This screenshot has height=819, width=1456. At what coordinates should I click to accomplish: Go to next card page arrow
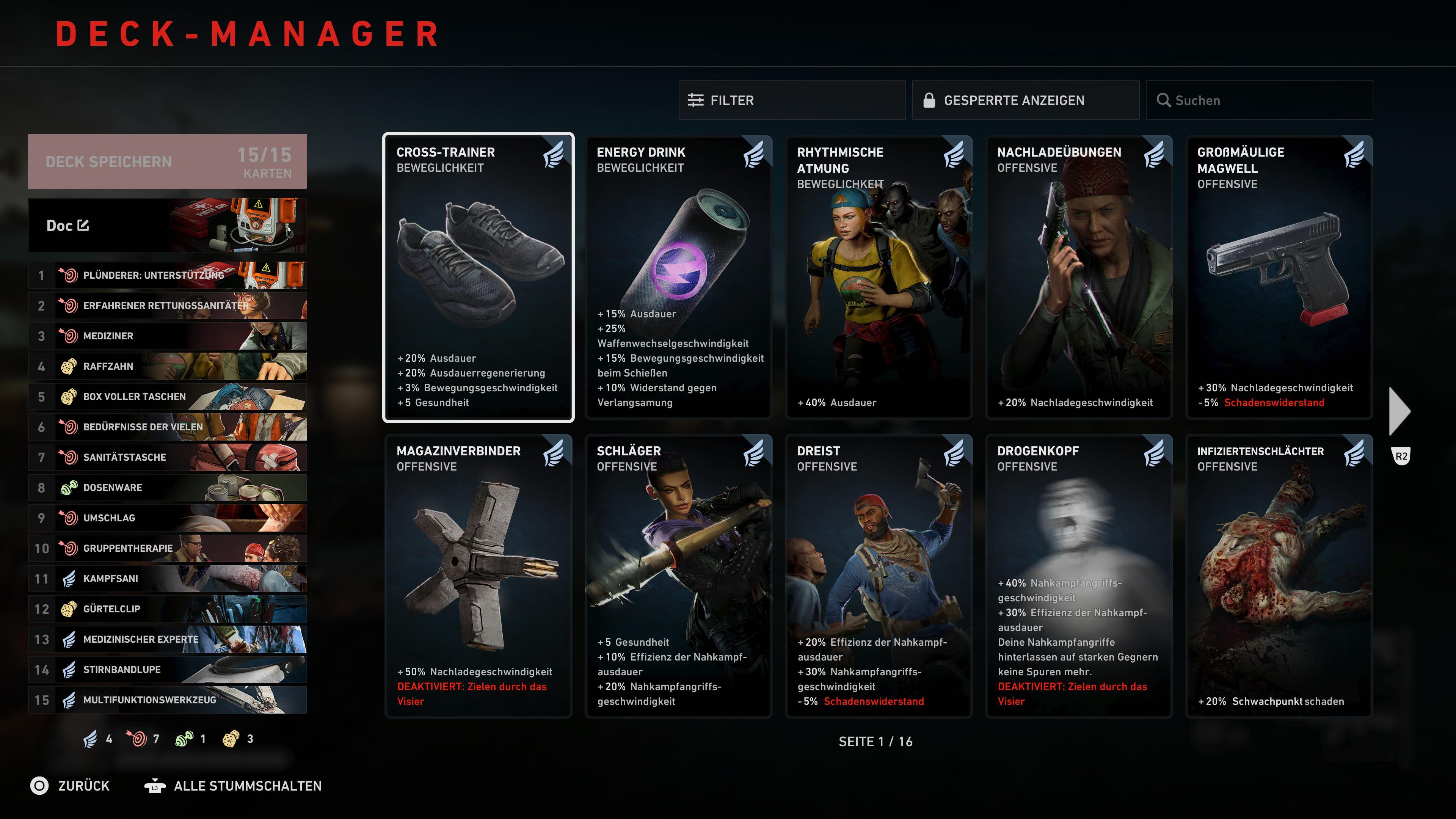(x=1400, y=411)
